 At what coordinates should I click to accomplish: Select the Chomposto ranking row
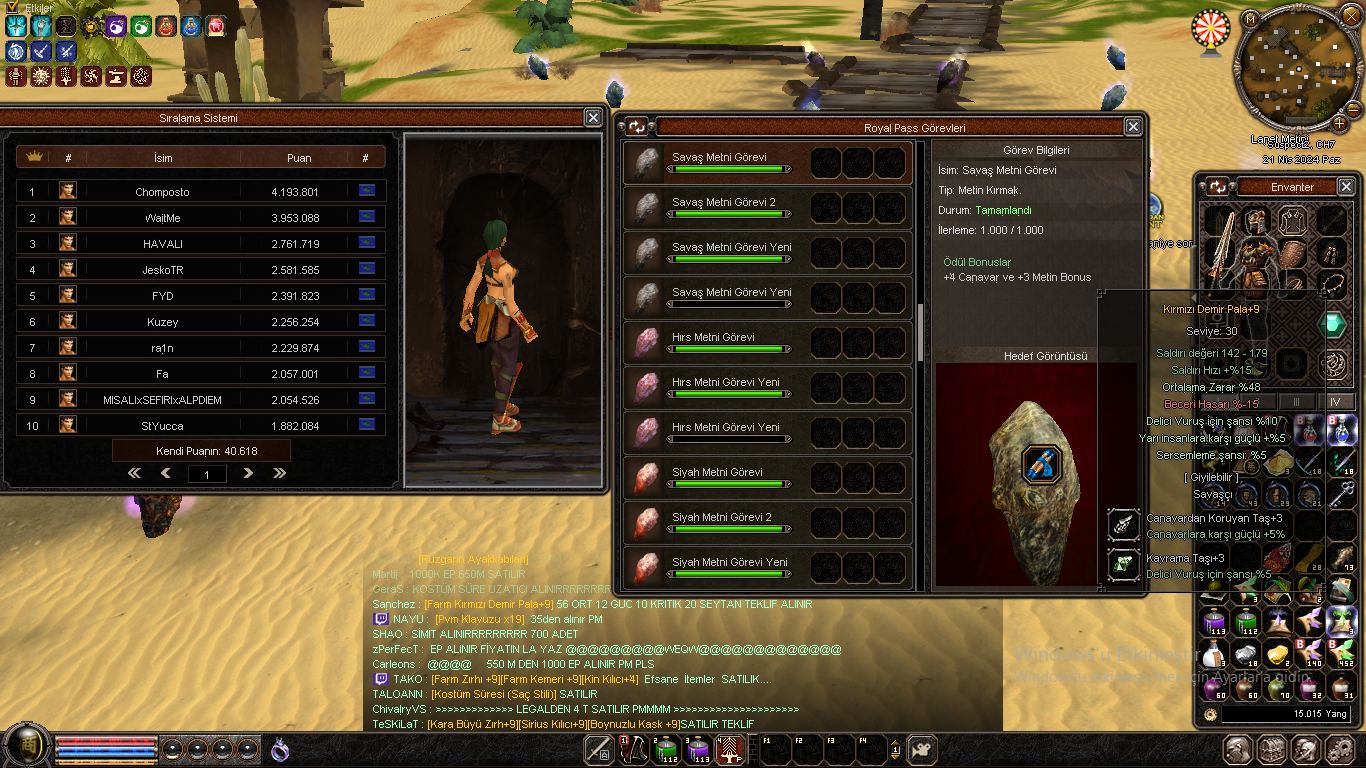pos(200,192)
